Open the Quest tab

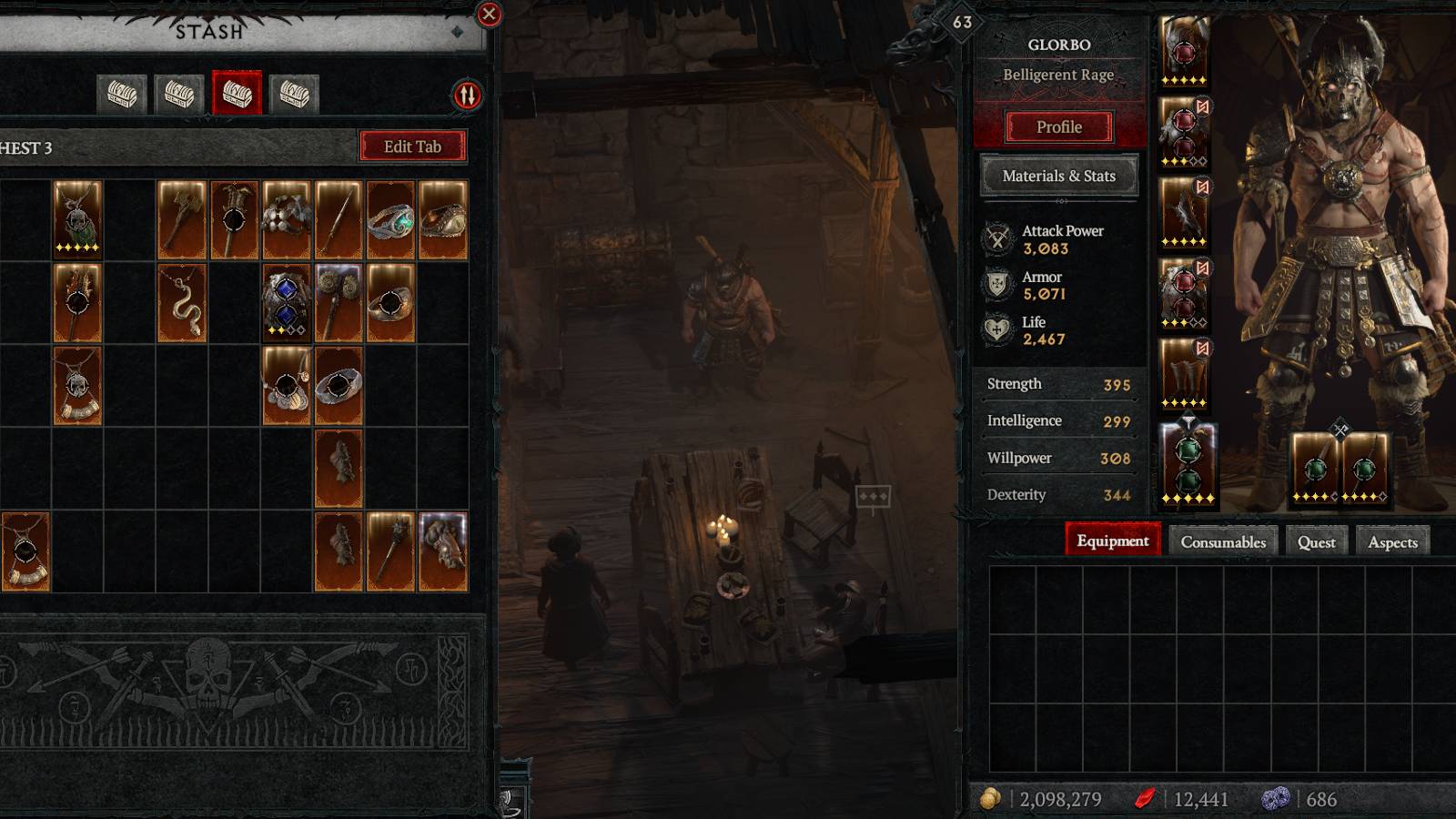click(x=1317, y=541)
